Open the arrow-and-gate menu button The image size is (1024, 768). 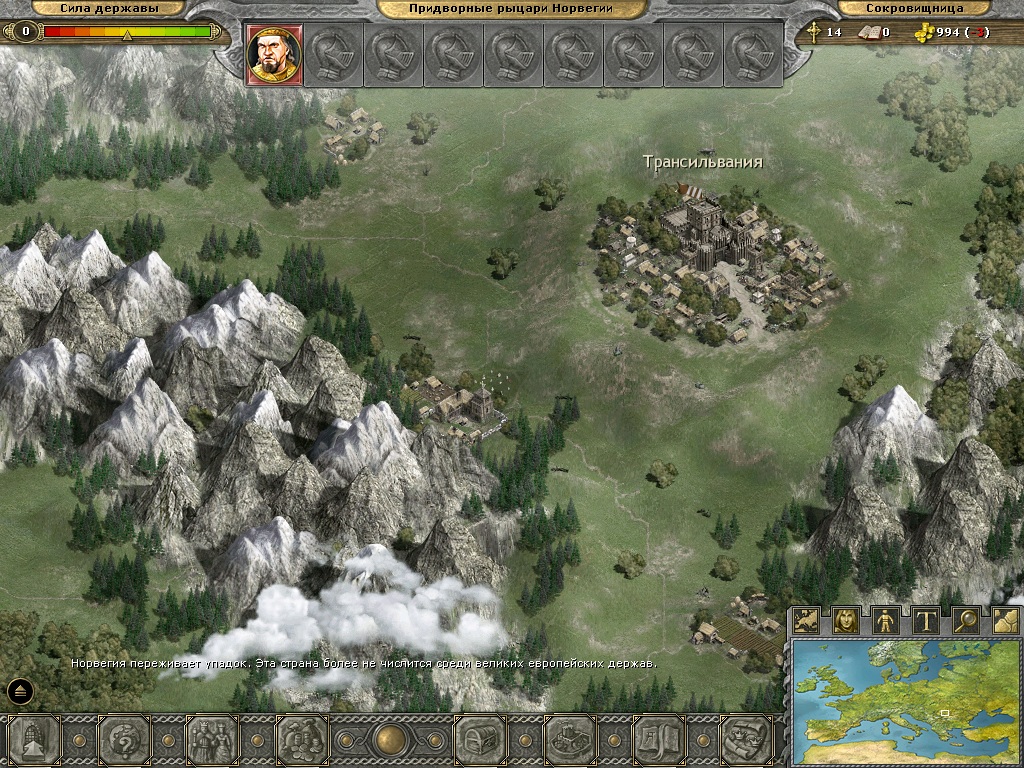[x=33, y=741]
